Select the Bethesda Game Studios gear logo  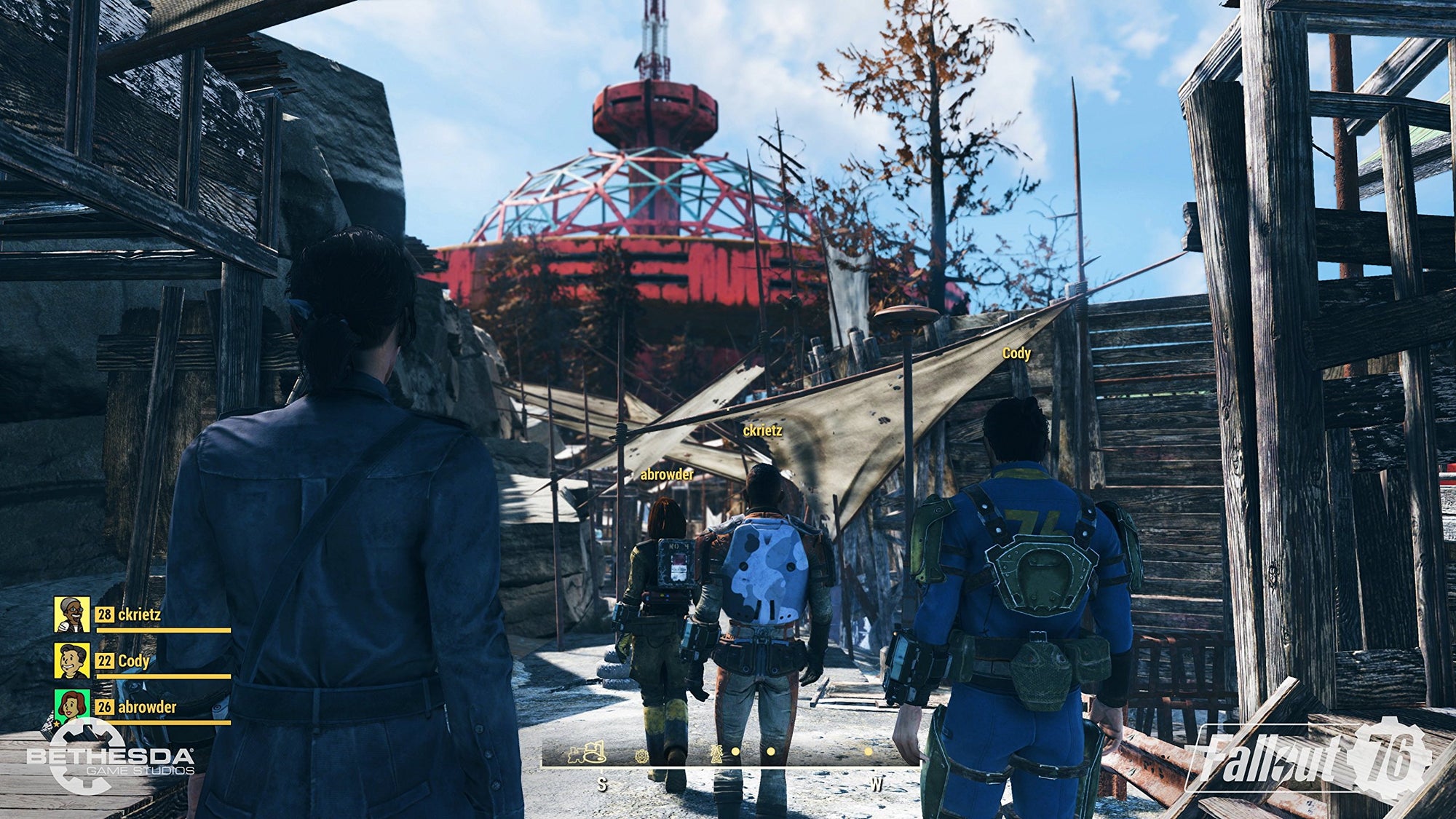89,755
